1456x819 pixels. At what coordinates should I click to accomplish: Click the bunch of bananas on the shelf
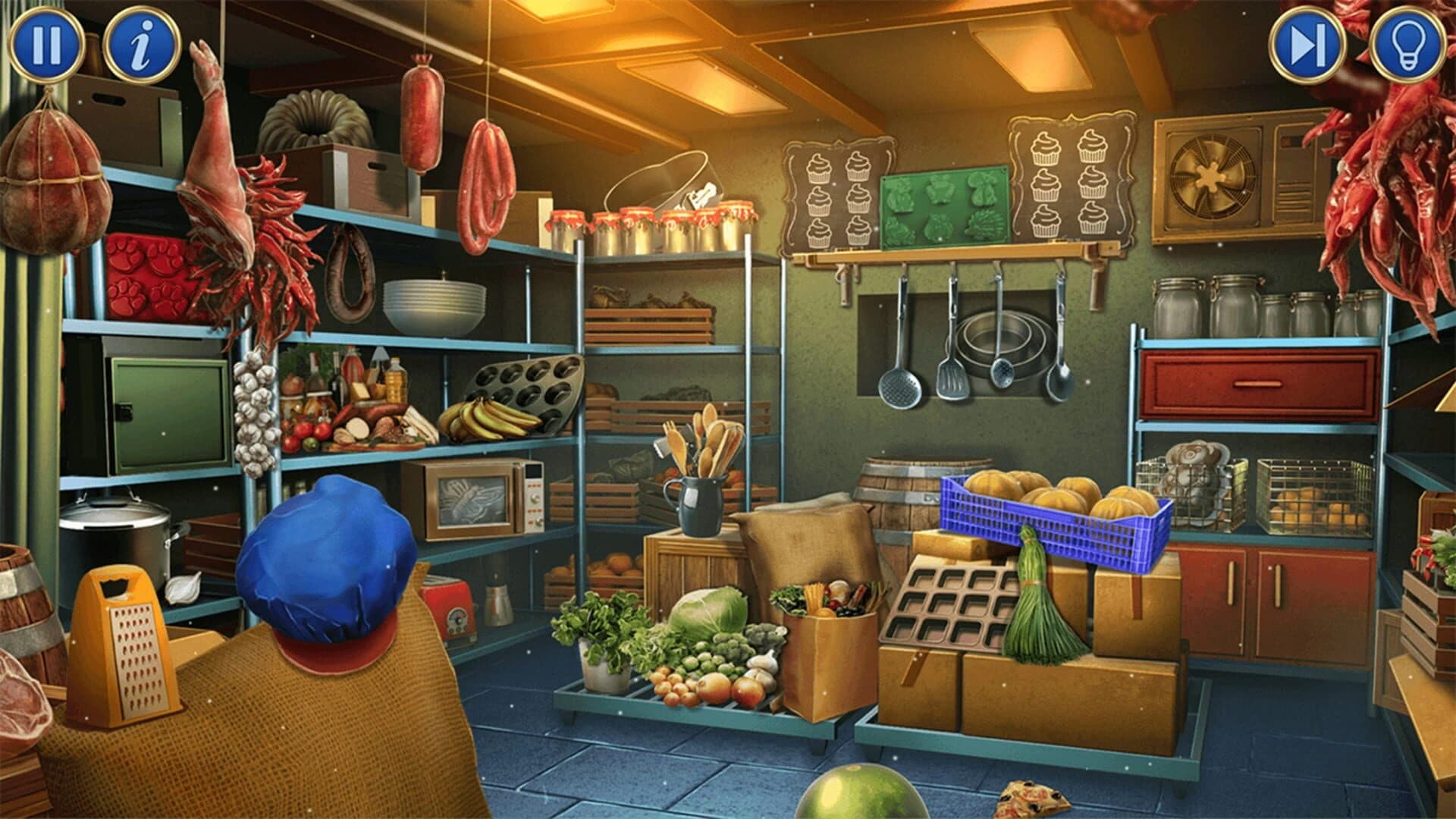[x=485, y=421]
